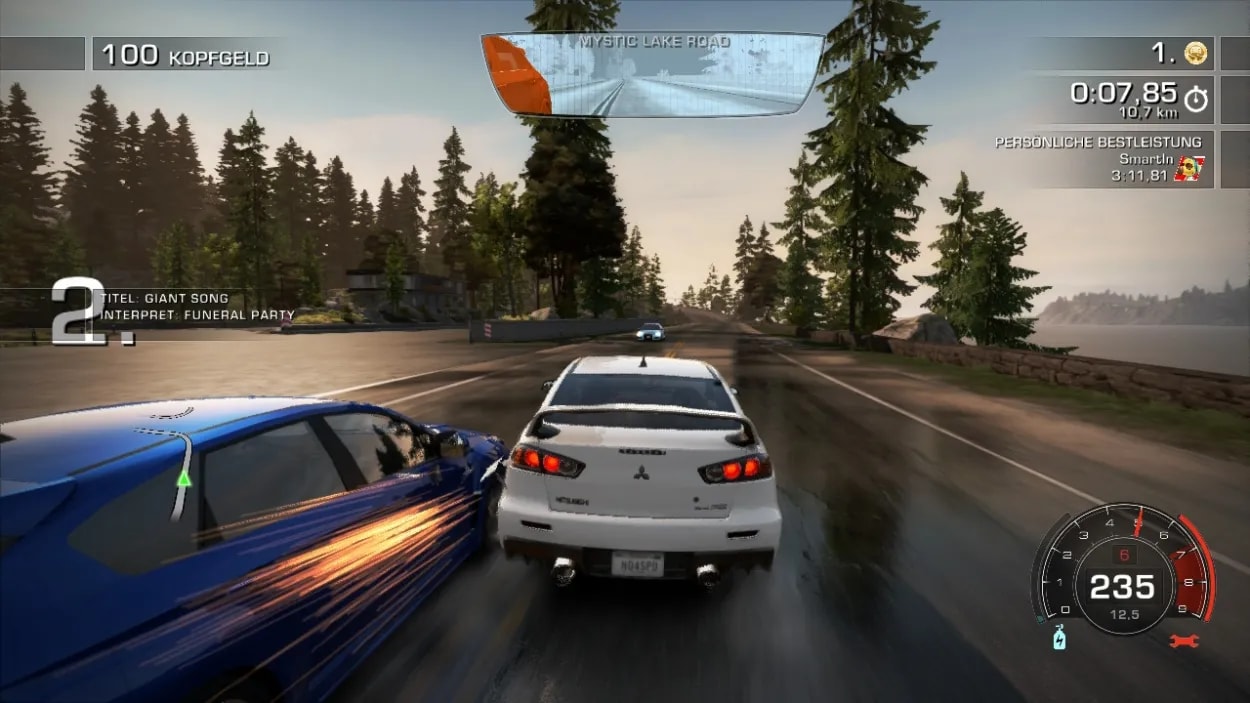Activate the nitrous bottle icon
Image resolution: width=1250 pixels, height=703 pixels.
(1059, 638)
